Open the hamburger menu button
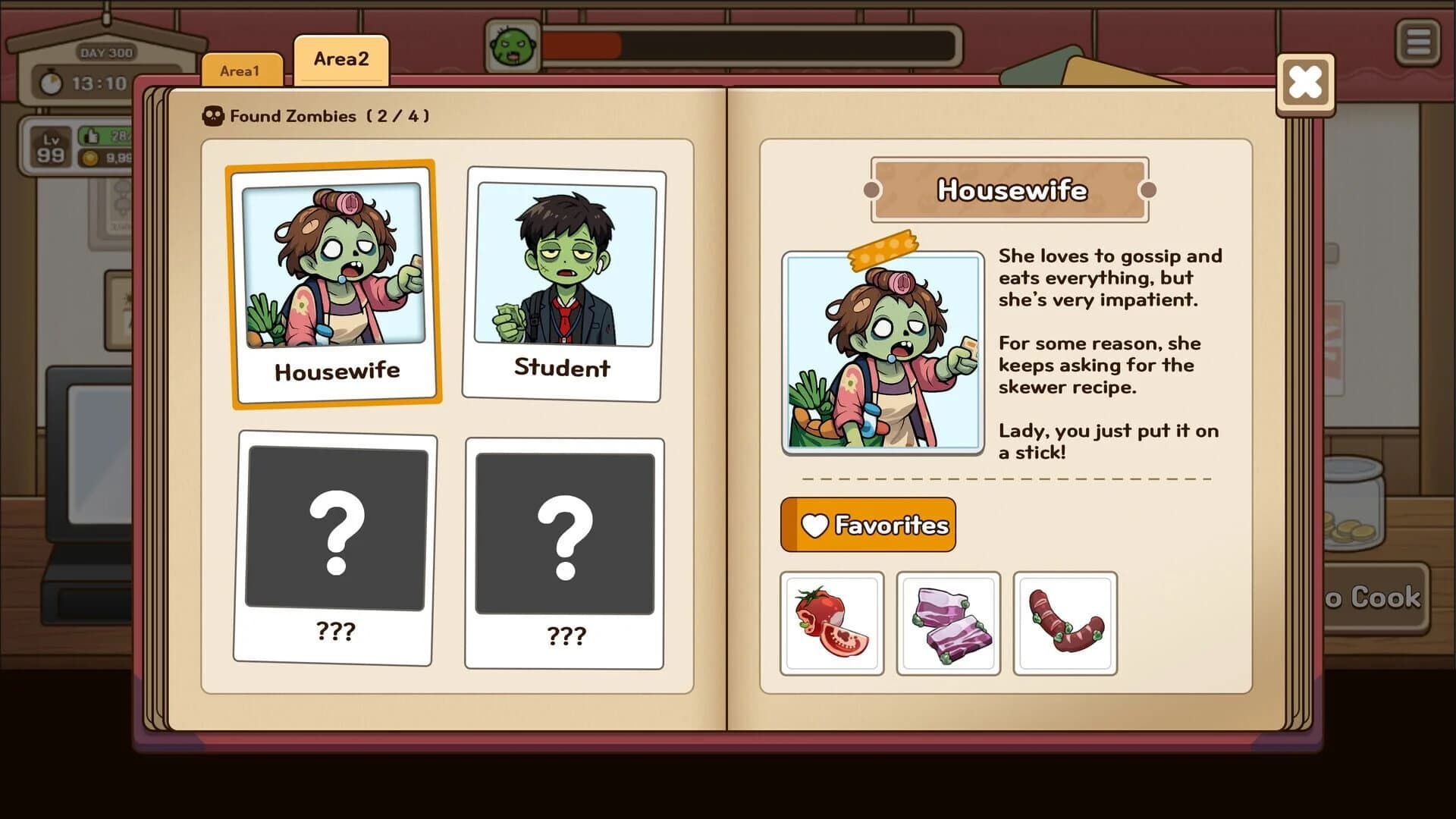This screenshot has width=1456, height=819. coord(1417,42)
